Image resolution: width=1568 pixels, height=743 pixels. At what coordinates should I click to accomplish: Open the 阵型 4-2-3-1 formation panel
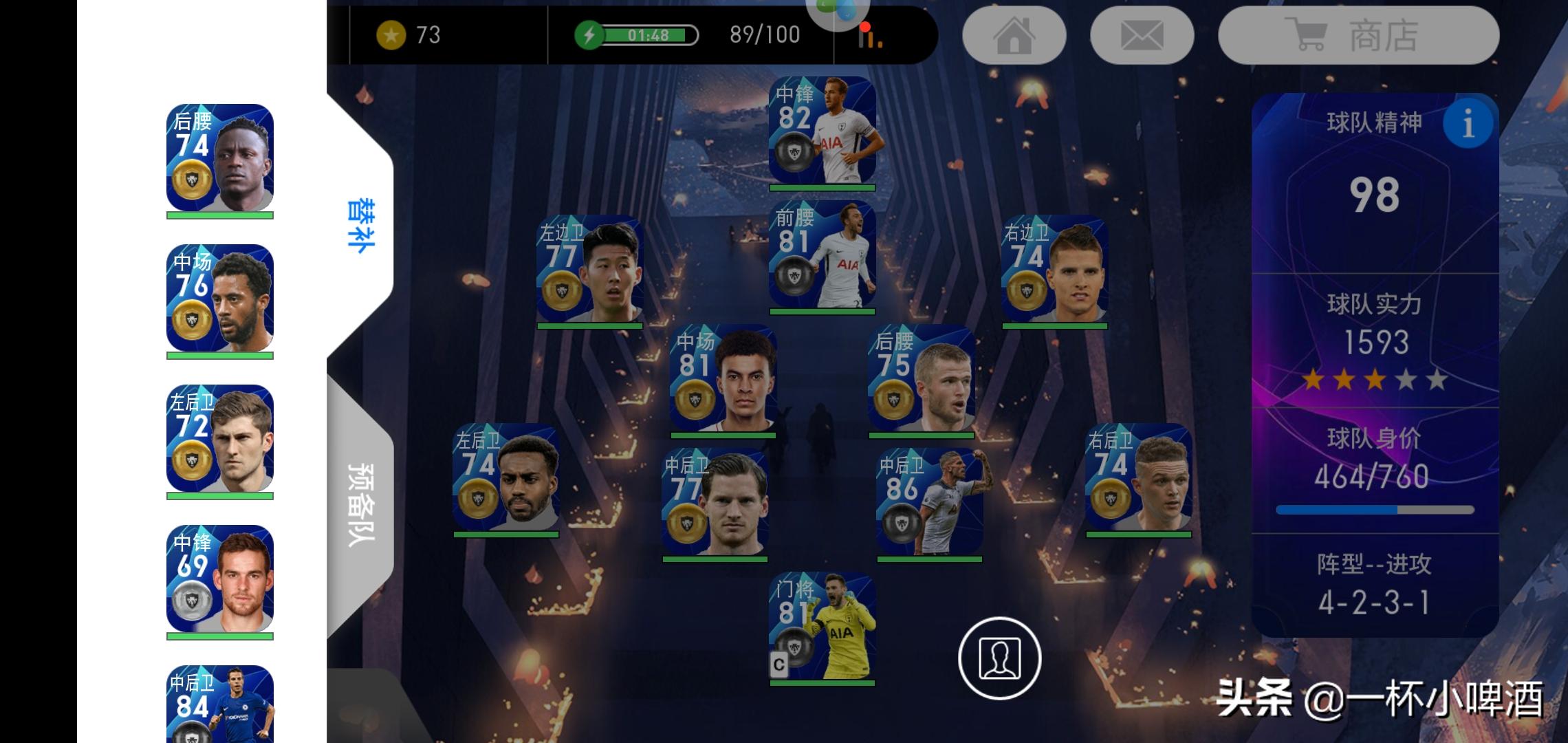click(1374, 586)
